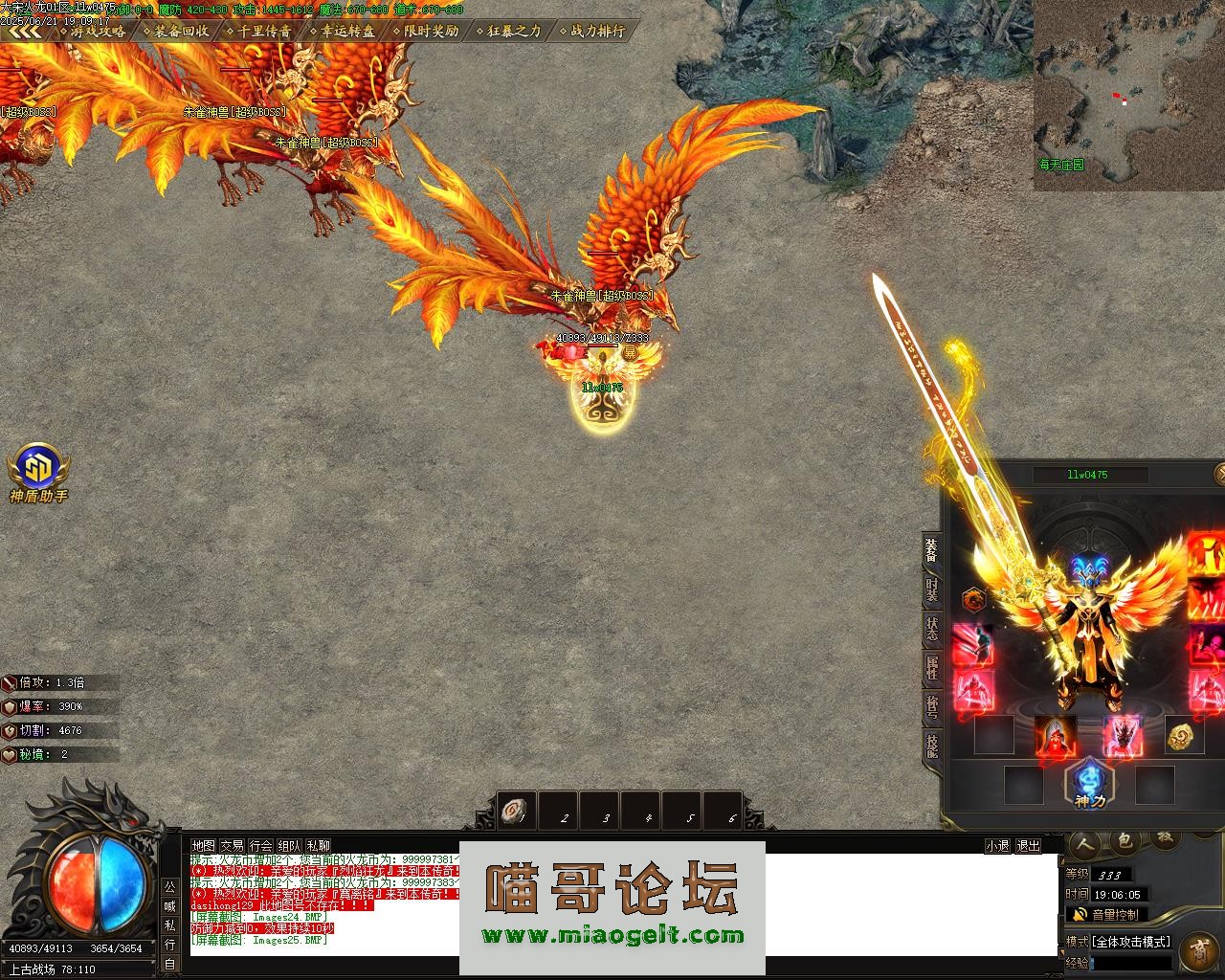The width and height of the screenshot is (1225, 980).
Task: Click the minimap in the corner
Action: (1128, 96)
